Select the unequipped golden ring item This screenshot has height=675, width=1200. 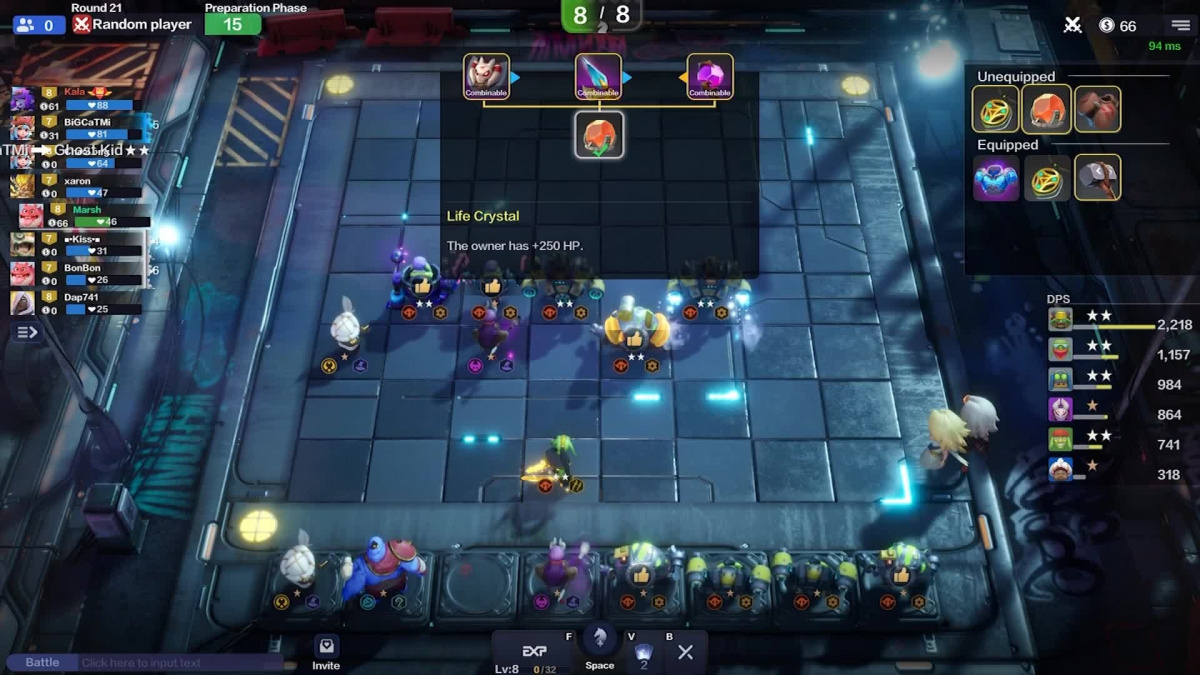click(x=995, y=109)
